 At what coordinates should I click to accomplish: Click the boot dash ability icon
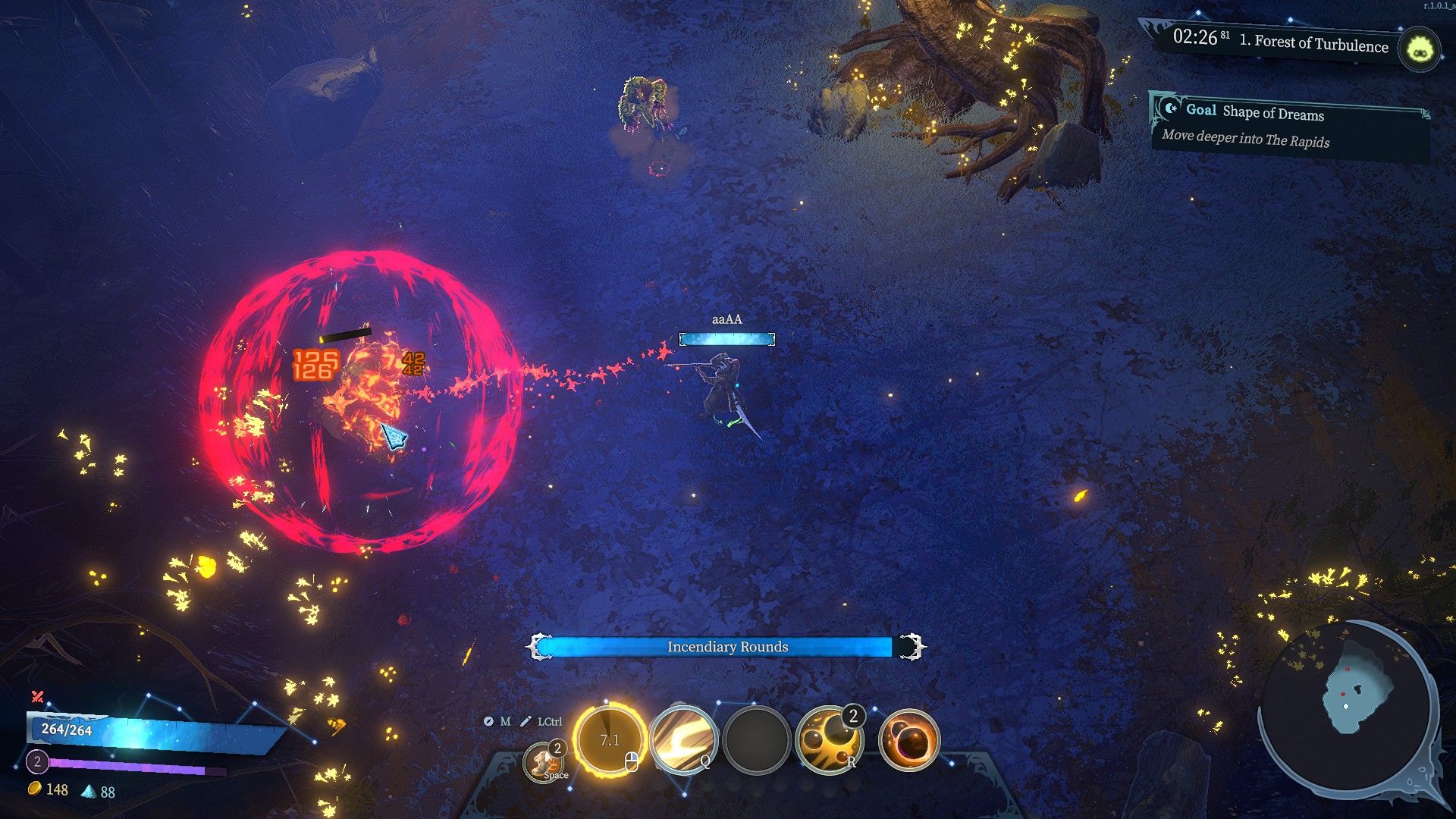(x=543, y=762)
